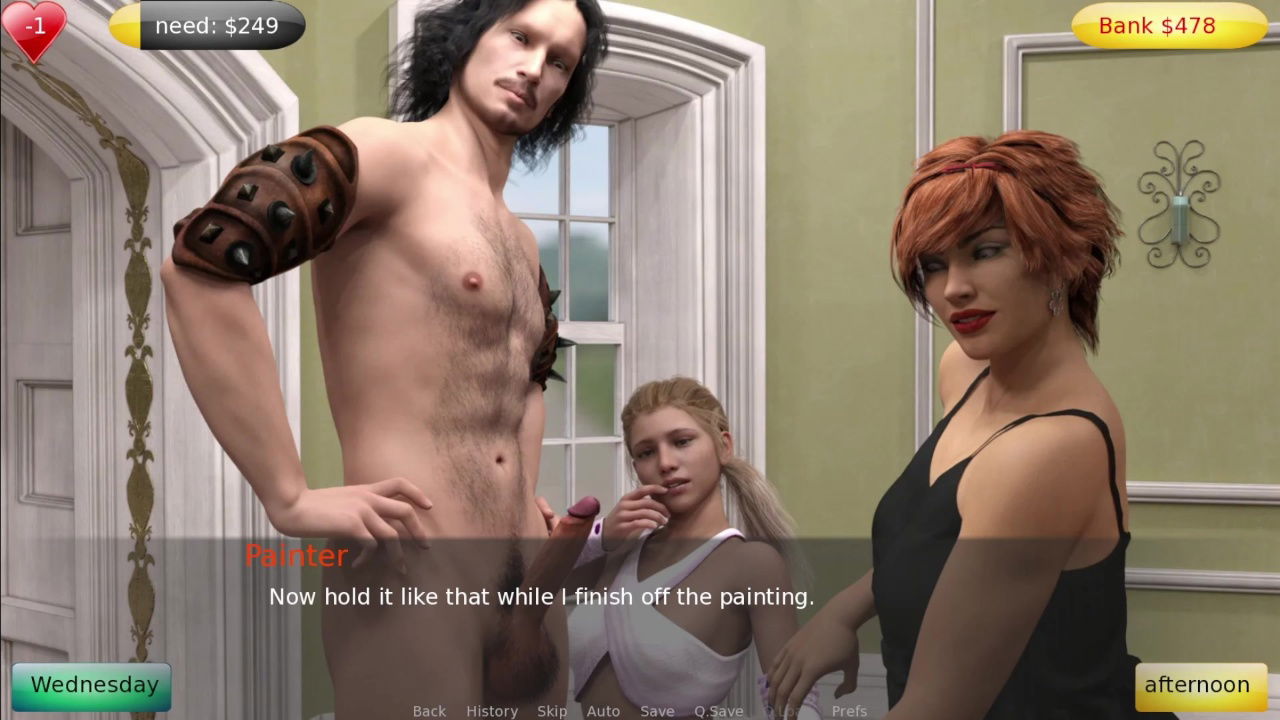Open the Save game screen
The width and height of the screenshot is (1280, 720).
pyautogui.click(x=657, y=711)
